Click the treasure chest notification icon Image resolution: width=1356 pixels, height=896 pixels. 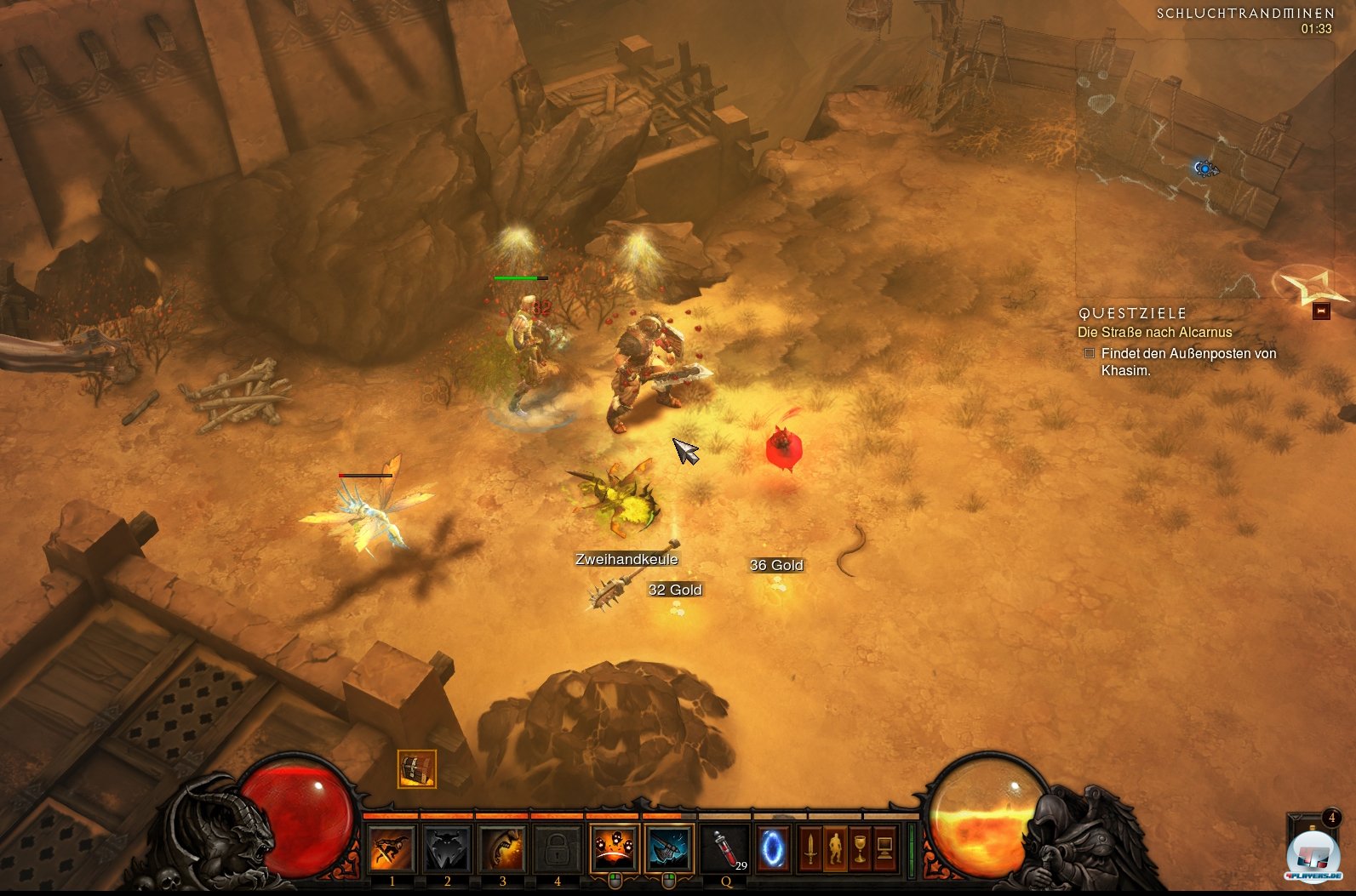pos(417,769)
